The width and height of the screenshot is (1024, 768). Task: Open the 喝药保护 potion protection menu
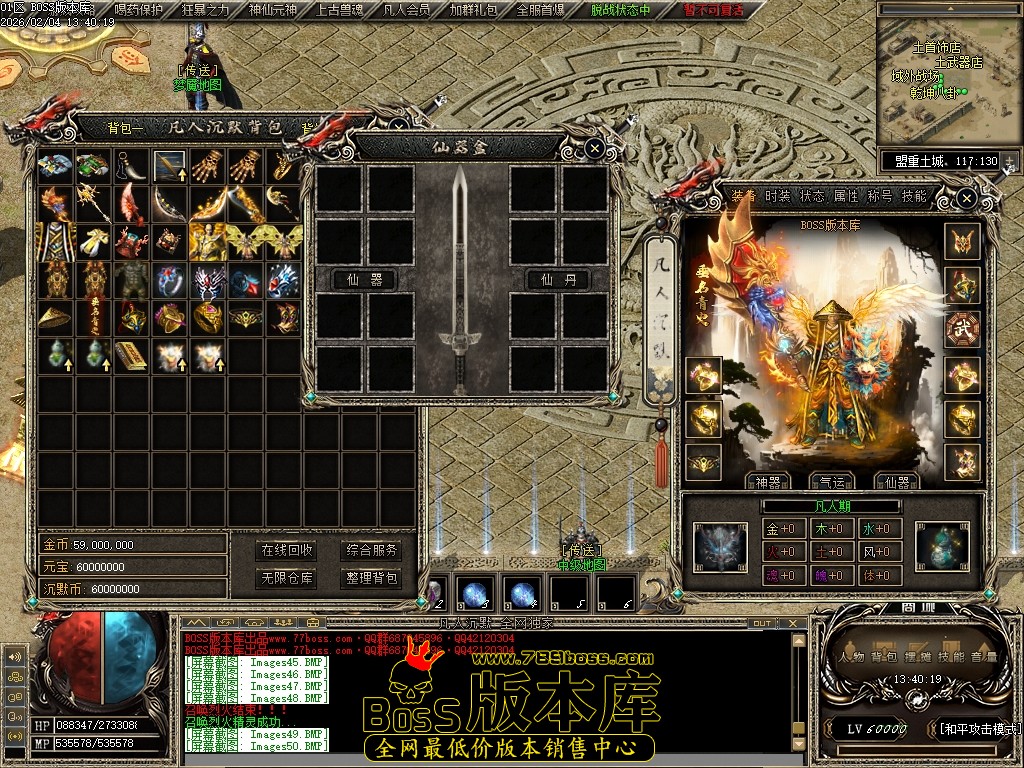pos(139,10)
